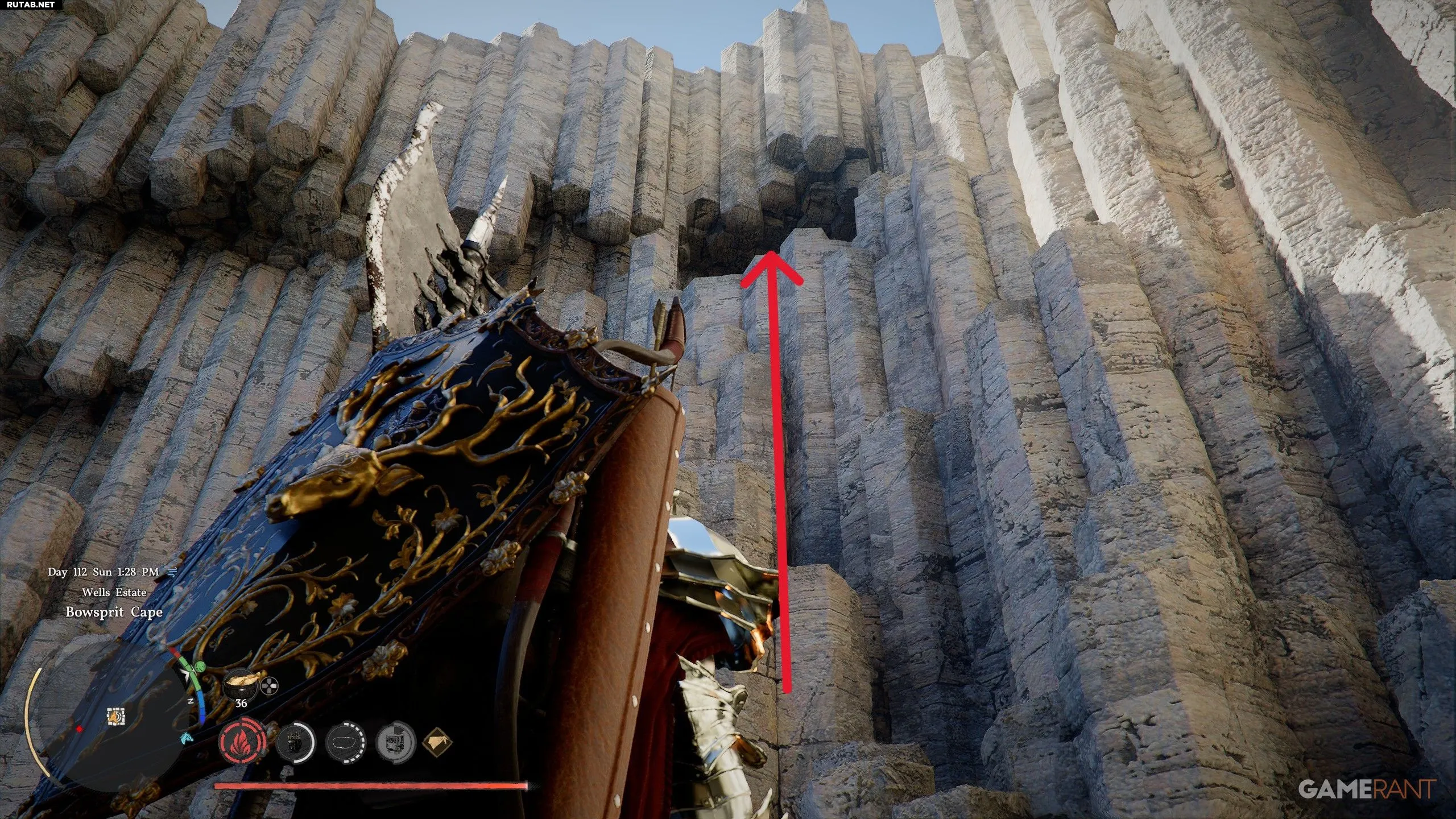This screenshot has height=819, width=1456.
Task: Click the Bowsprit Cape location label
Action: pyautogui.click(x=114, y=612)
